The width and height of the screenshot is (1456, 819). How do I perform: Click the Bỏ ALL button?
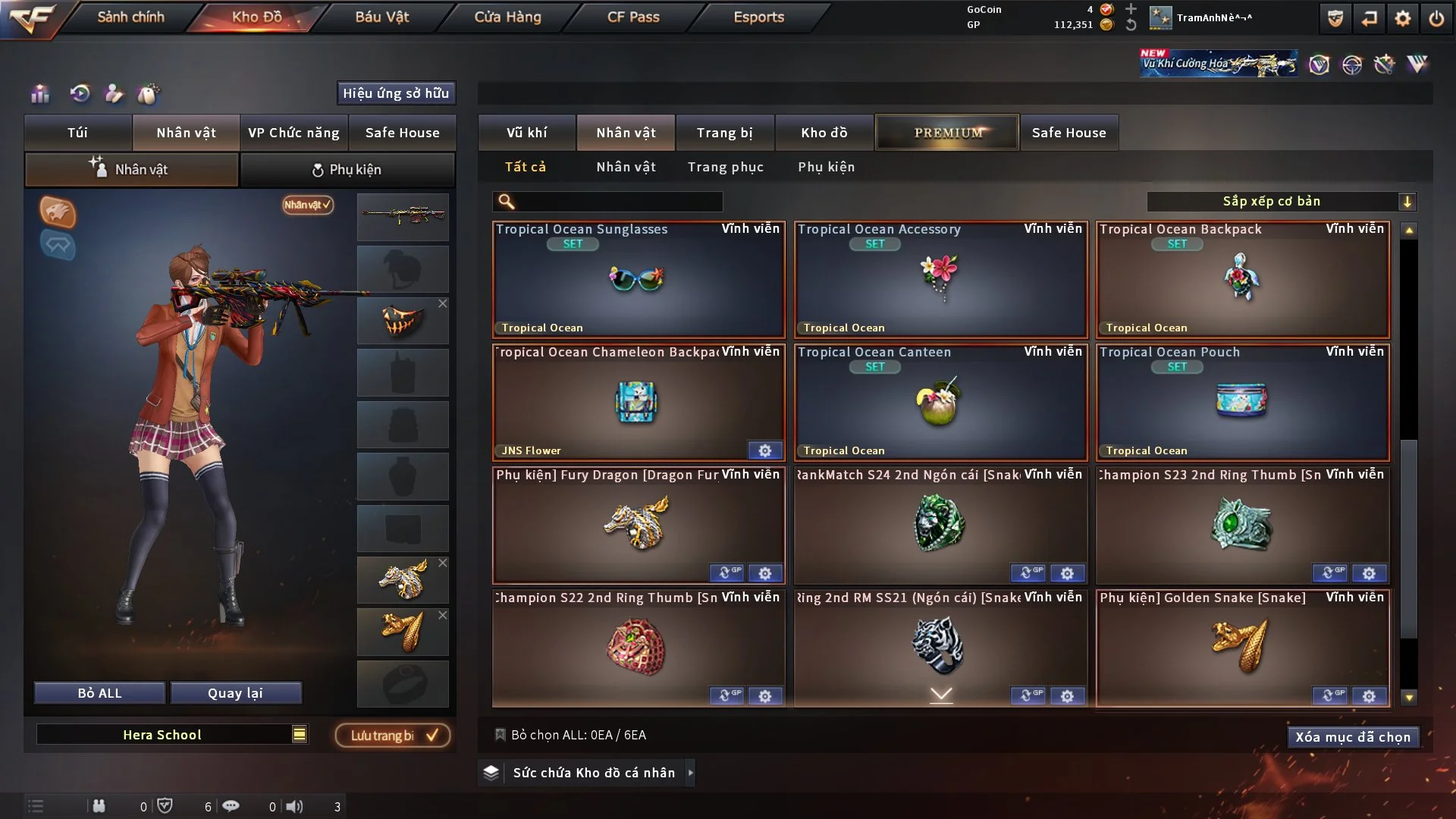[99, 693]
